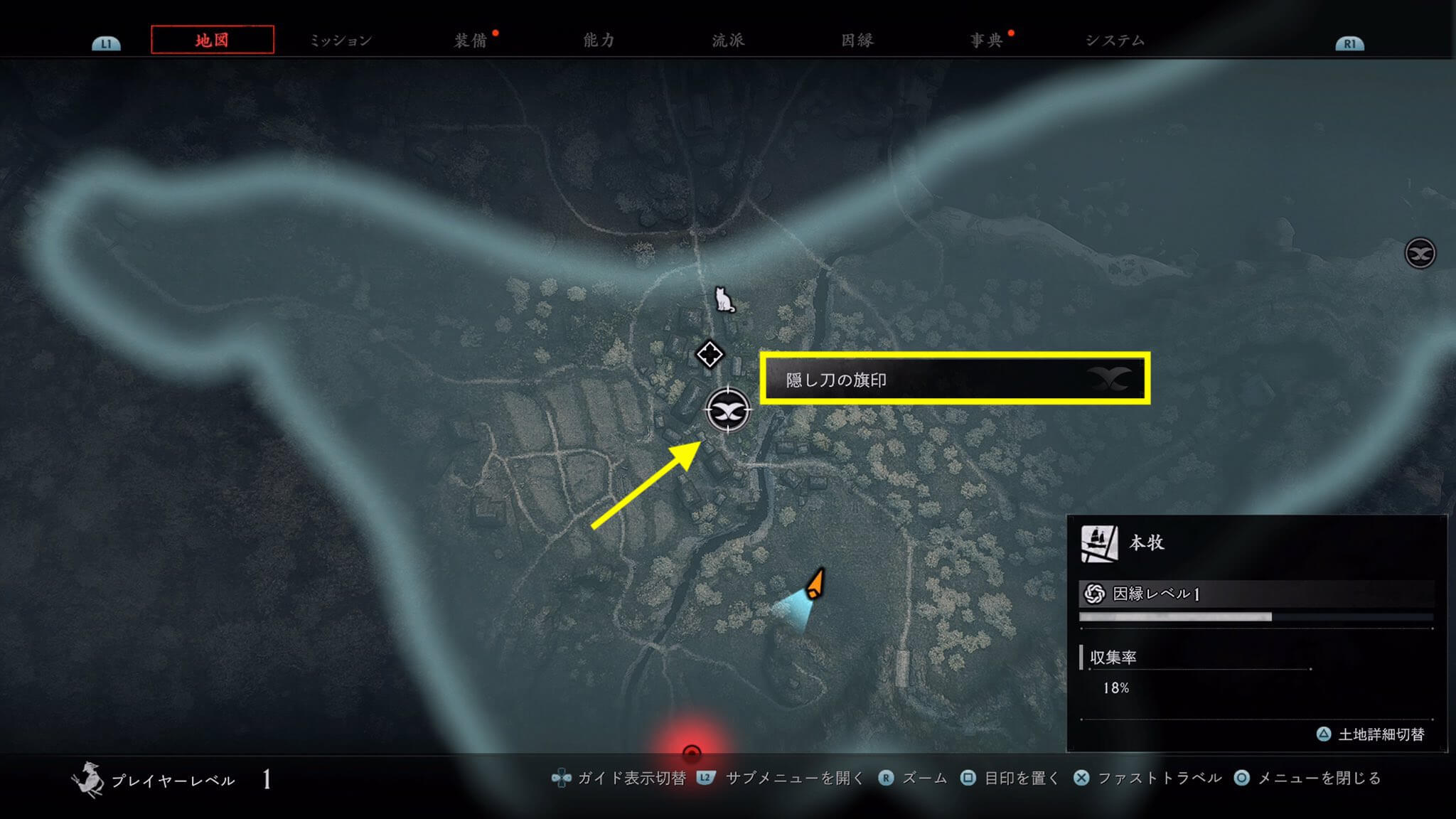Open the ミッション tab
1456x819 pixels.
coord(341,41)
